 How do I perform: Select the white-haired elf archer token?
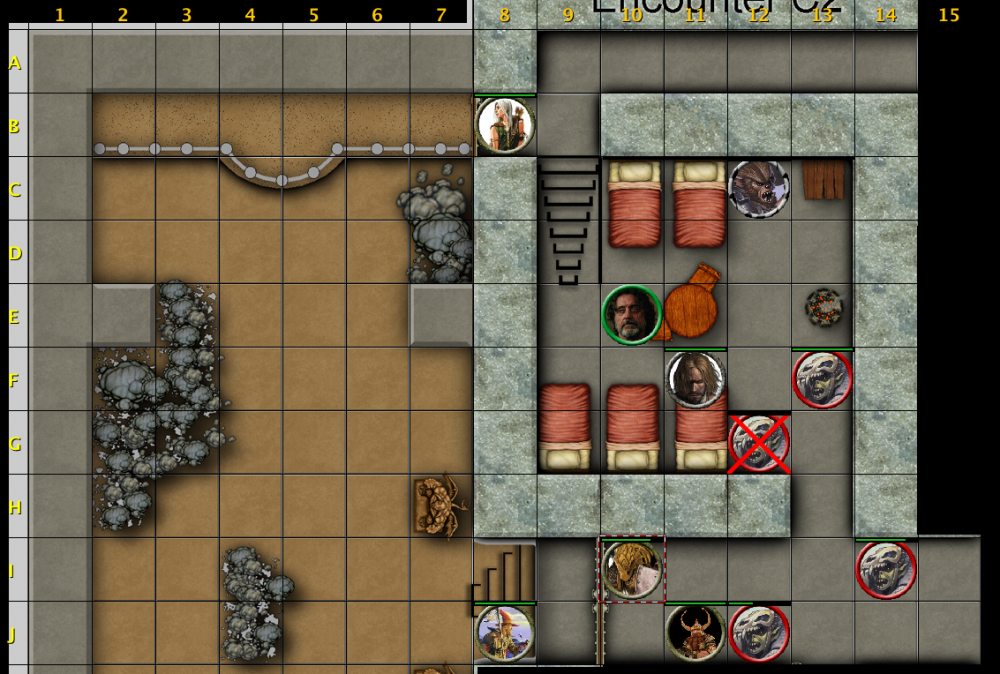(x=505, y=125)
